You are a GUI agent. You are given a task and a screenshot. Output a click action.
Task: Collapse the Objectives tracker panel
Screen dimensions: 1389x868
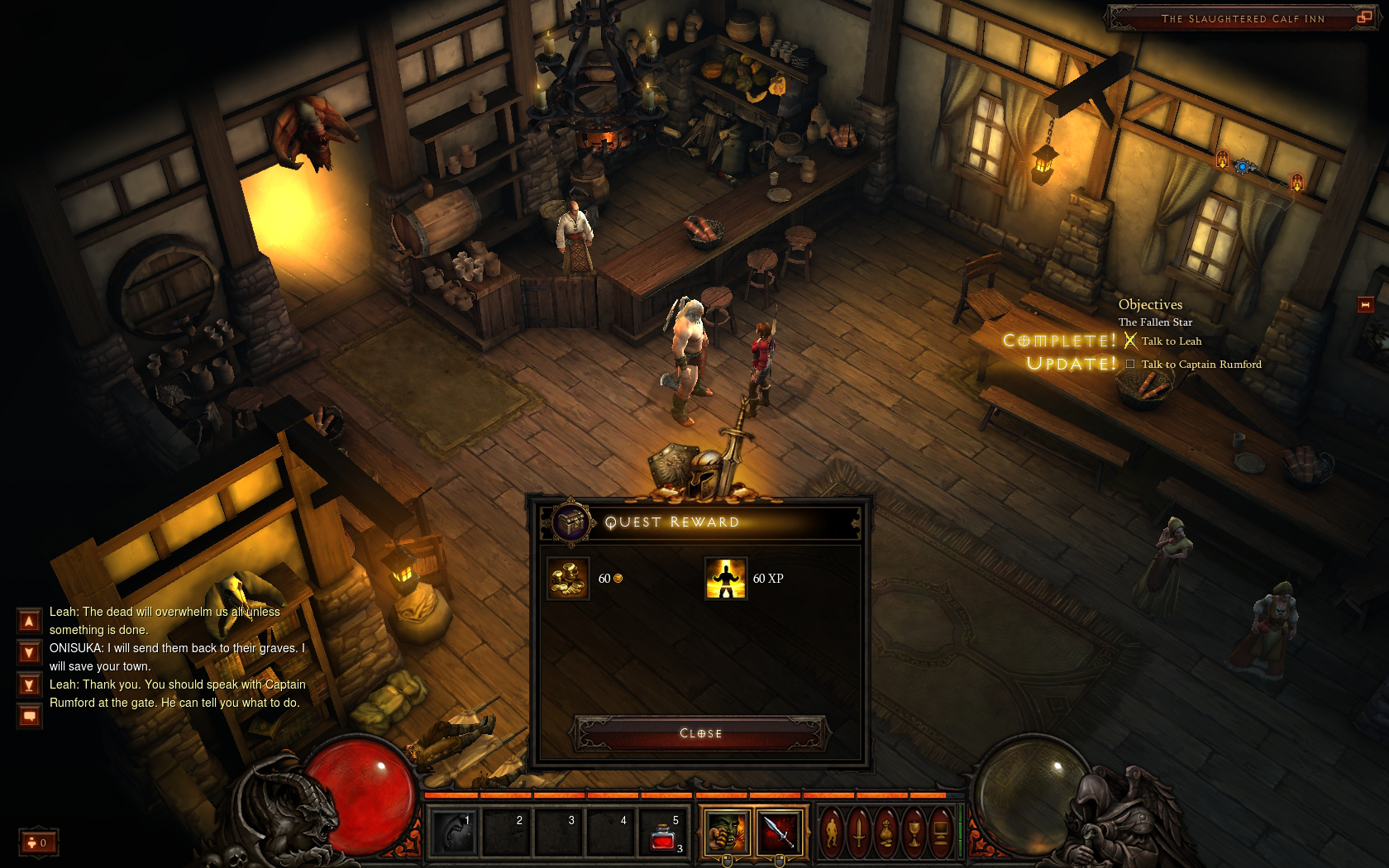1365,305
